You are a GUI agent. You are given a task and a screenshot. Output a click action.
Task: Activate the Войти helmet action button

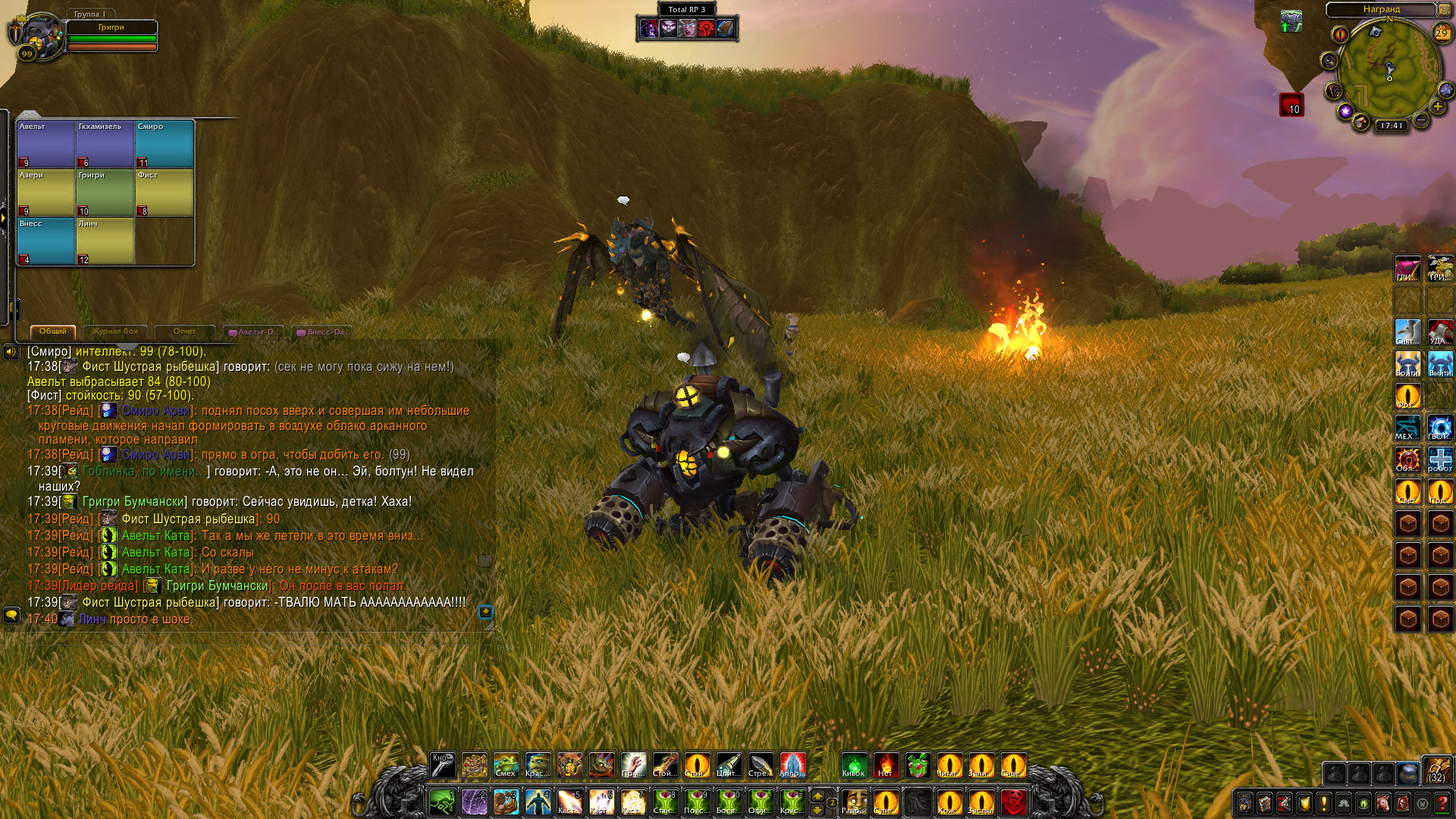click(1407, 363)
